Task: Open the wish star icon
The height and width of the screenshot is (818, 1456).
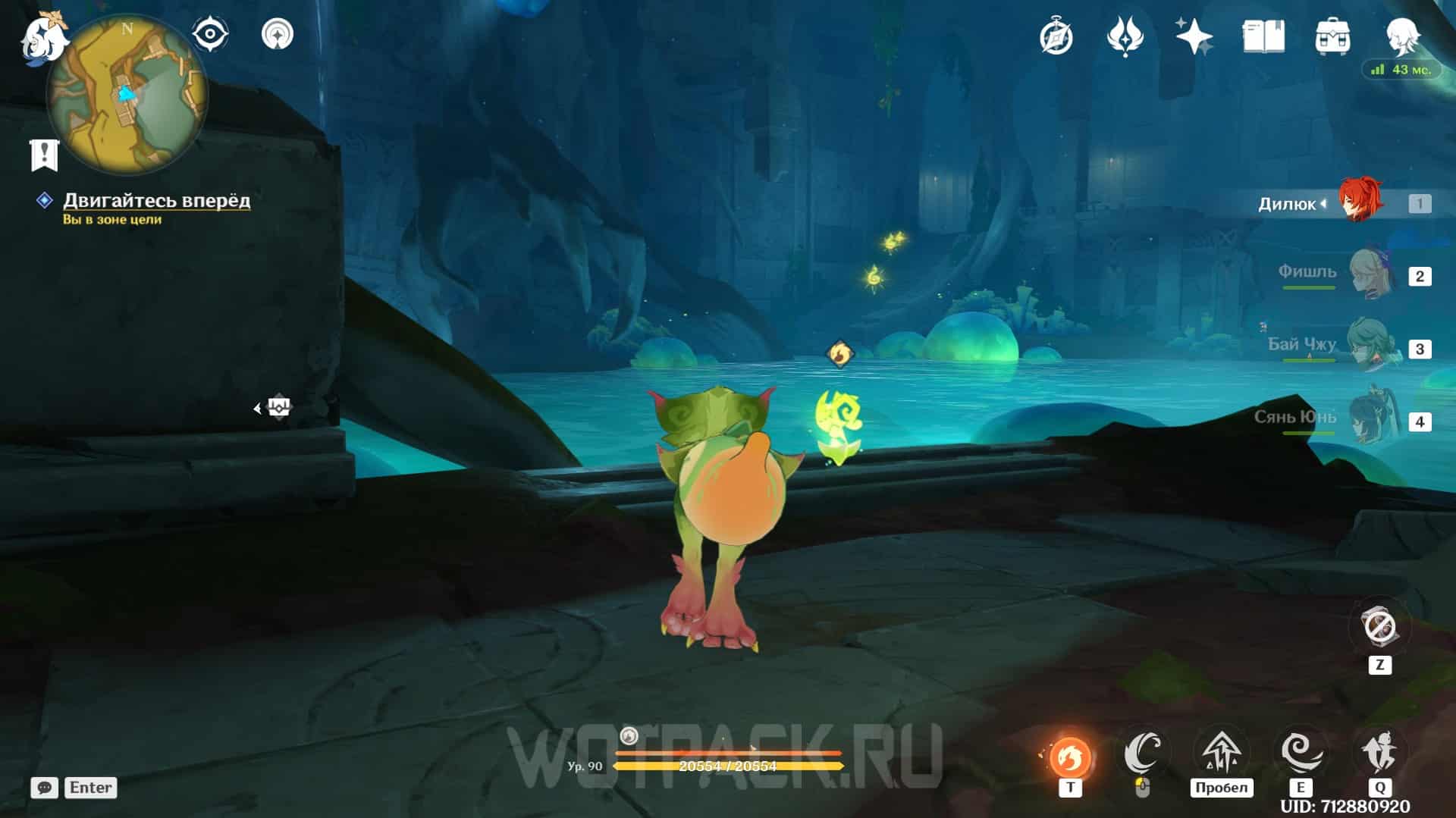Action: tap(1194, 37)
